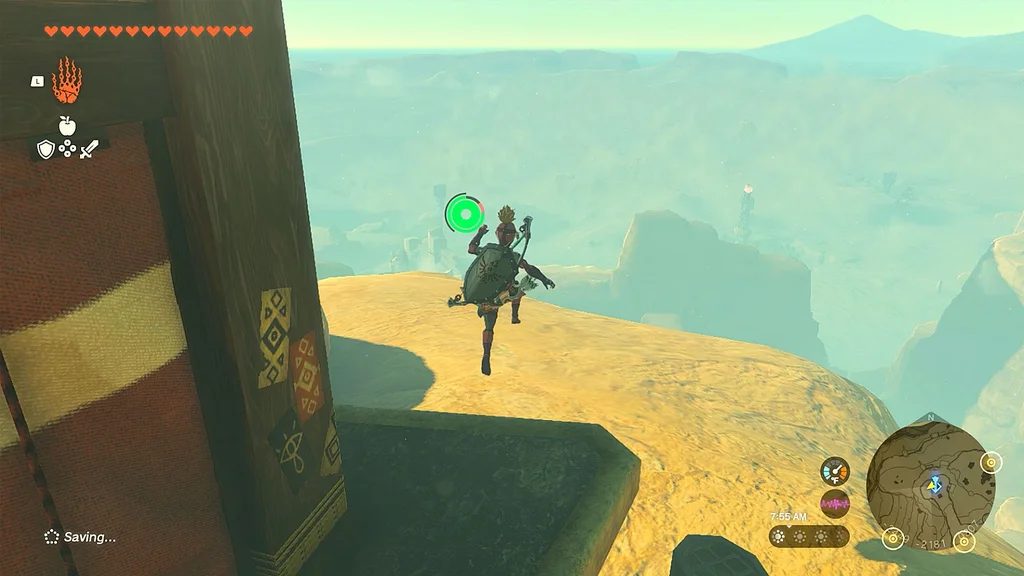Open the weather forecast bar
Image resolution: width=1024 pixels, height=576 pixels.
pos(809,537)
